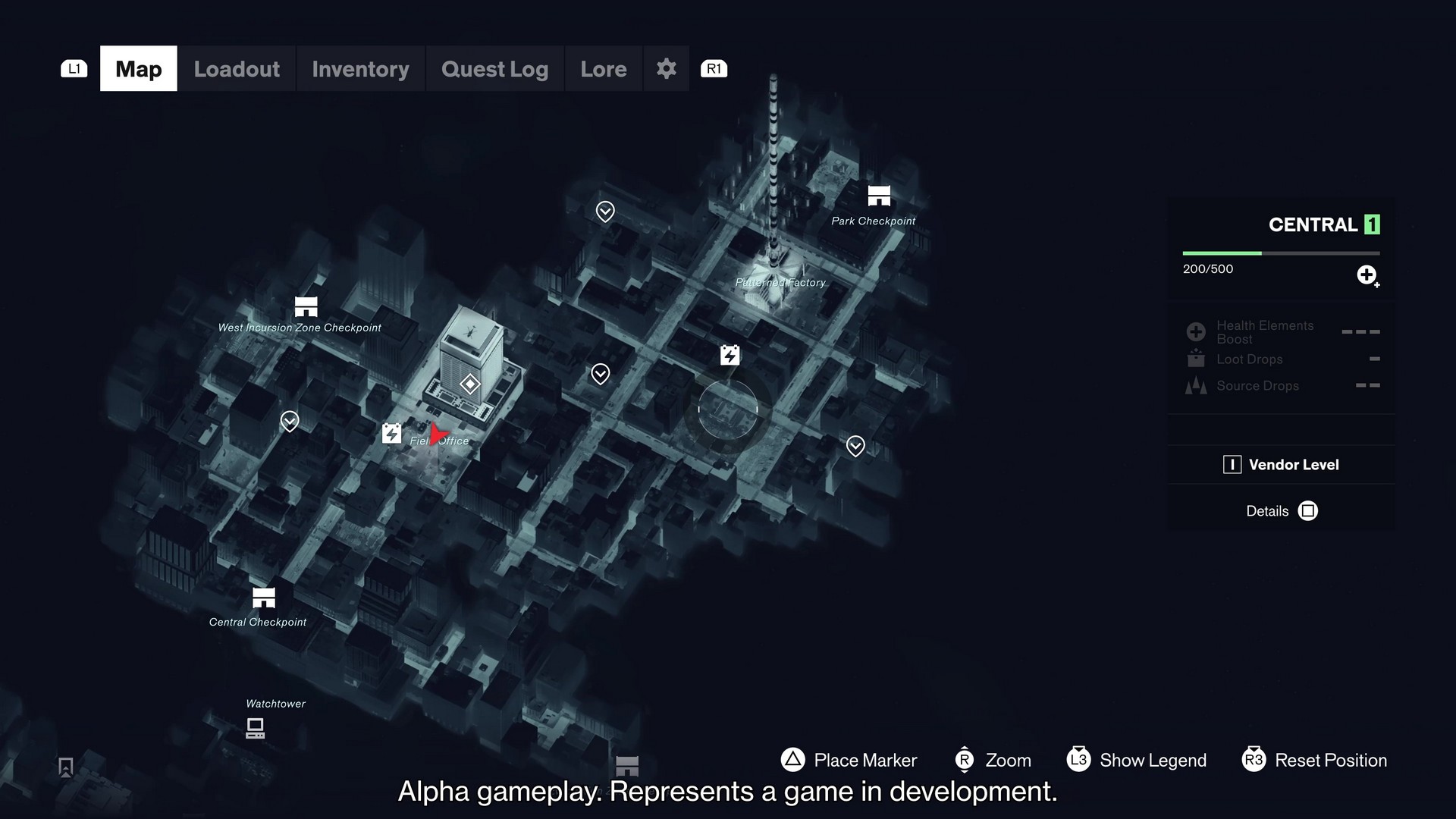This screenshot has height=819, width=1456.
Task: Click the battery icon east of the skyscraper
Action: pyautogui.click(x=729, y=354)
